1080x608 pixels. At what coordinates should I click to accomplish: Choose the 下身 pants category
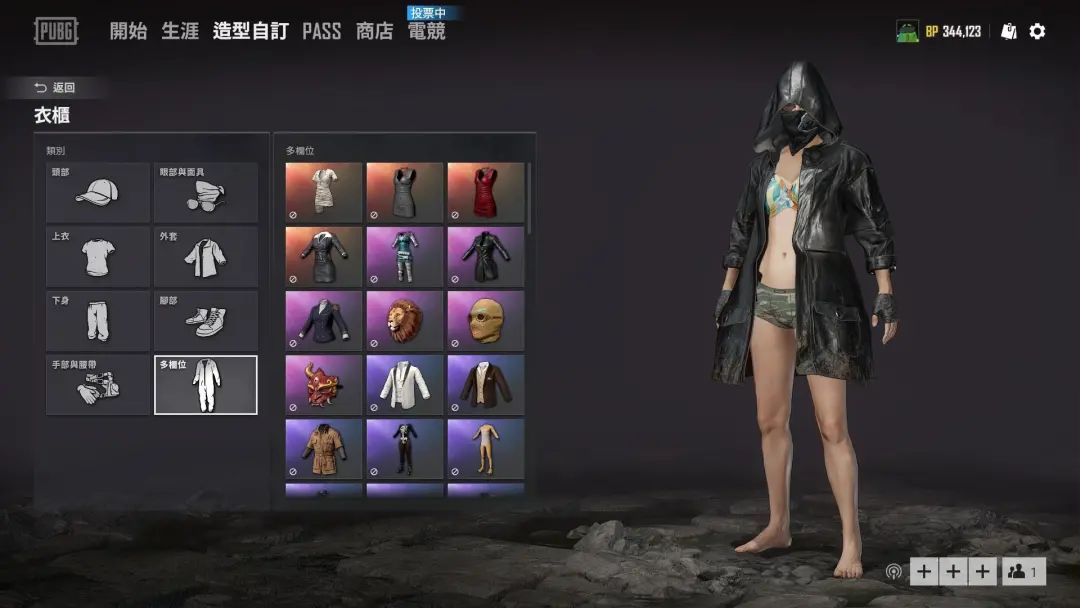pyautogui.click(x=98, y=321)
